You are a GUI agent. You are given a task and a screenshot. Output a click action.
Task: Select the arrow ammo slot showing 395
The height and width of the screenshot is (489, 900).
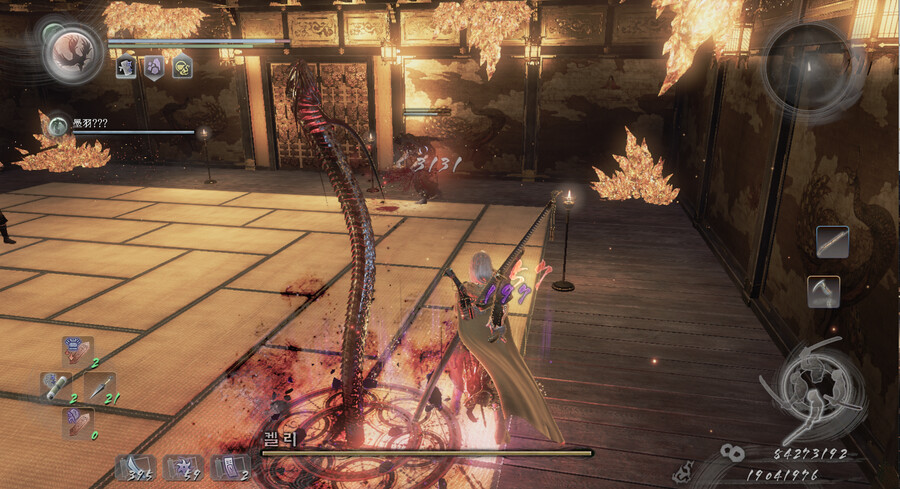133,466
